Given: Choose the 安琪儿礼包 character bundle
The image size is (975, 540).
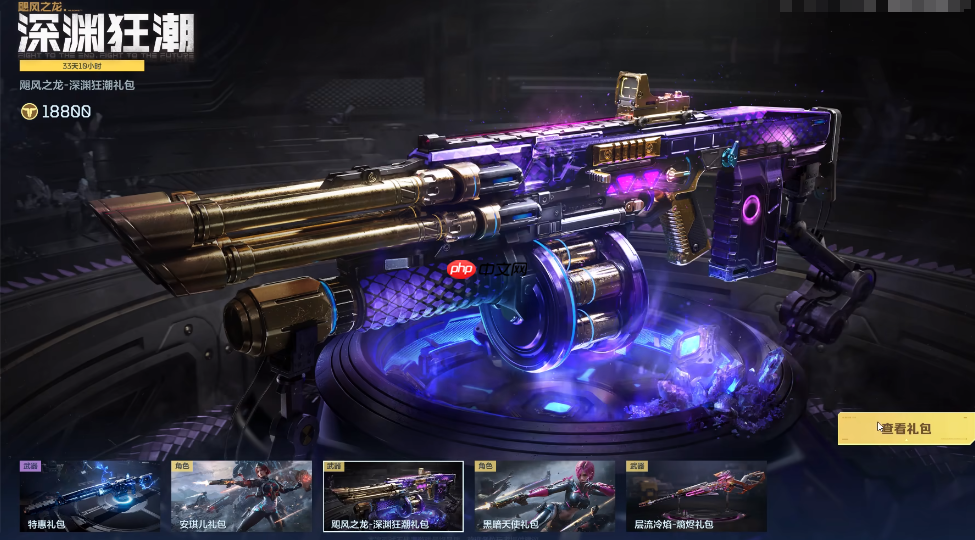Looking at the screenshot, I should (241, 496).
